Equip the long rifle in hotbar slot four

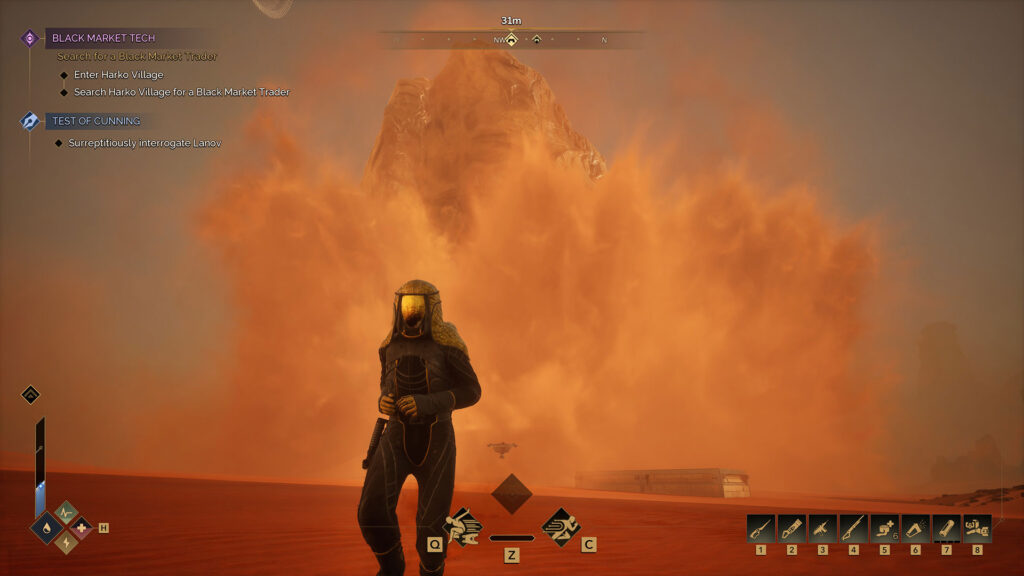click(853, 528)
